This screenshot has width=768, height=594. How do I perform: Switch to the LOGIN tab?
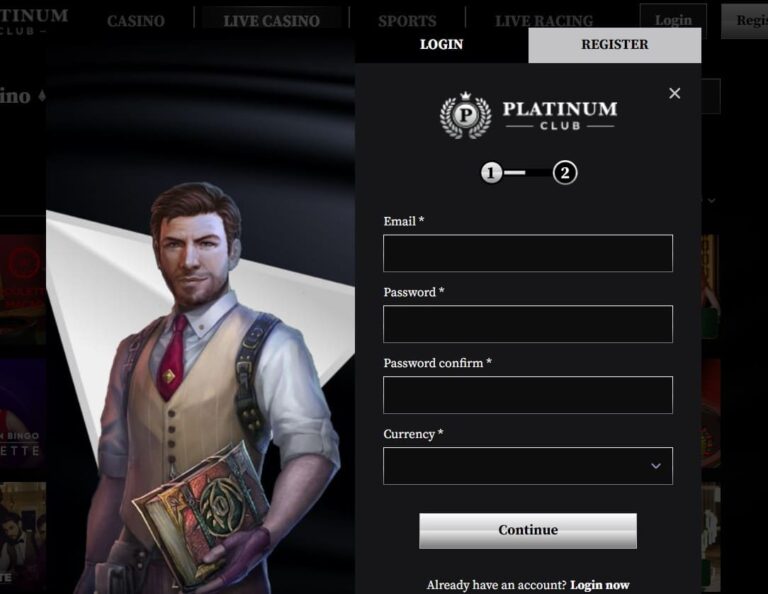(441, 45)
